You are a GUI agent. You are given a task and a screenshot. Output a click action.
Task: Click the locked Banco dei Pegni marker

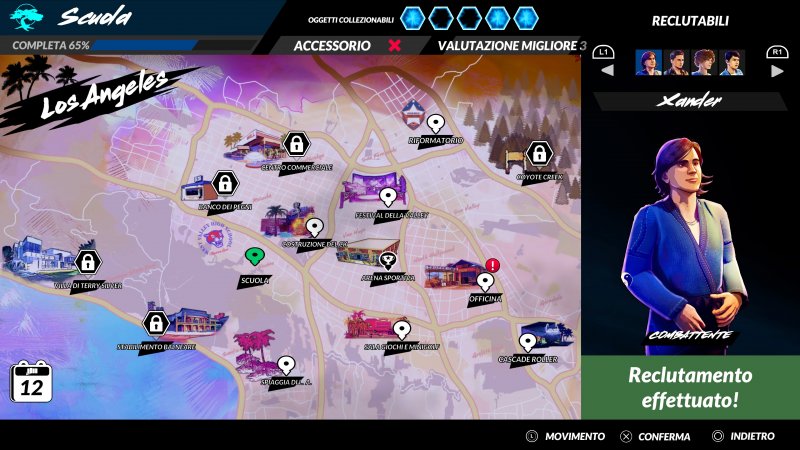[225, 183]
